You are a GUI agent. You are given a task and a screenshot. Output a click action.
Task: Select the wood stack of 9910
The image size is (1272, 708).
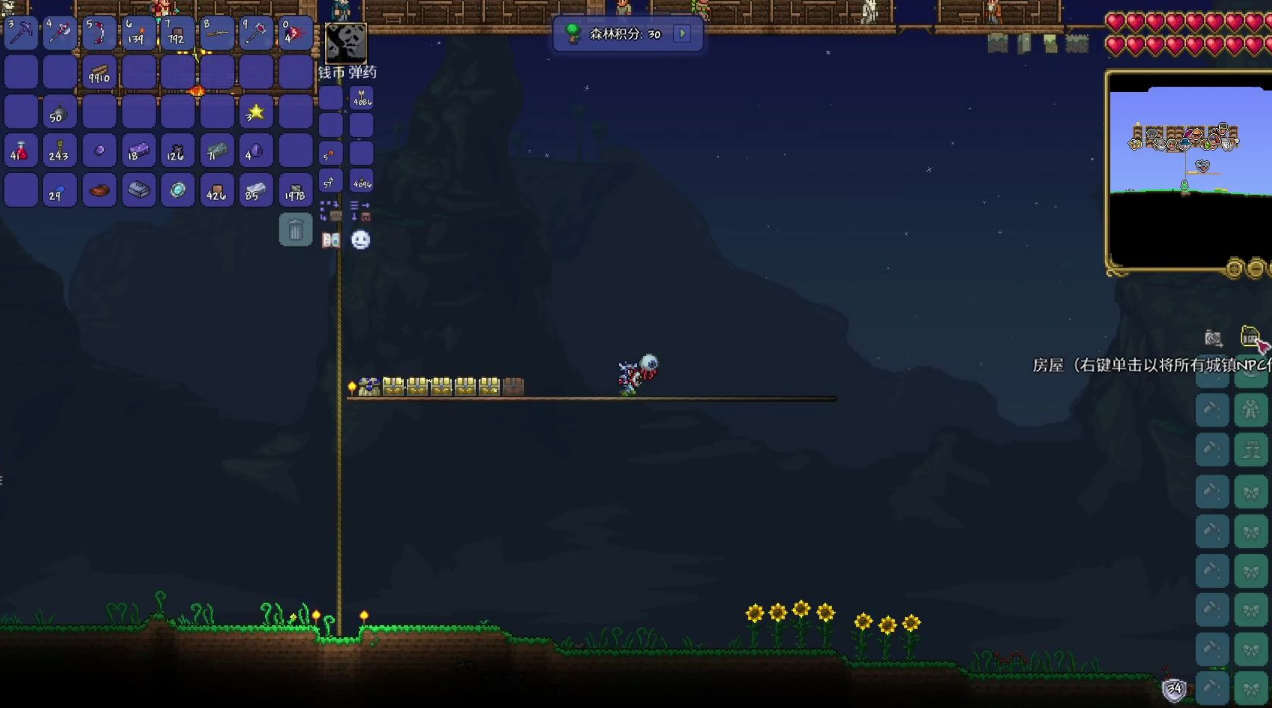[99, 72]
